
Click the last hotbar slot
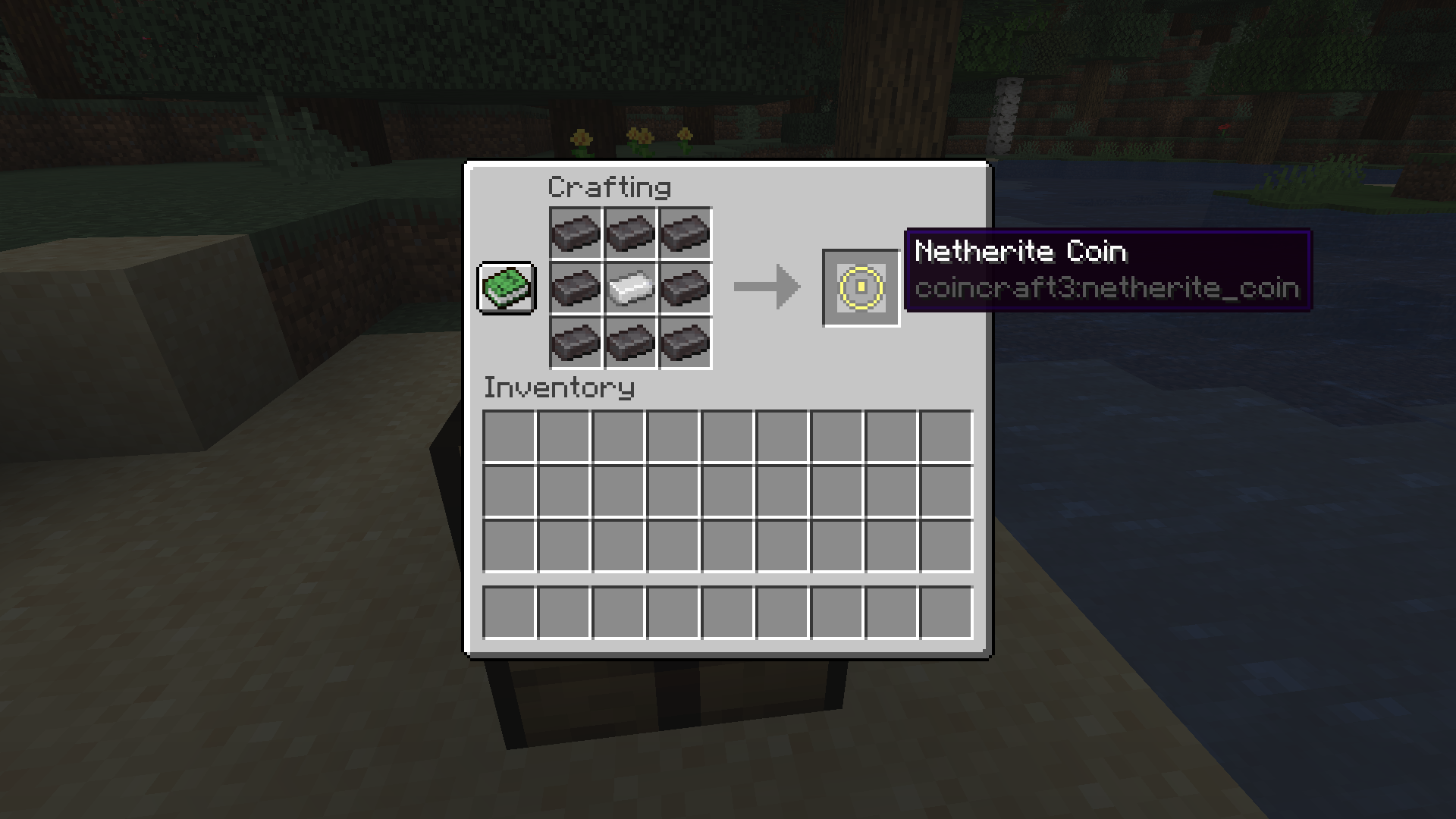[946, 612]
